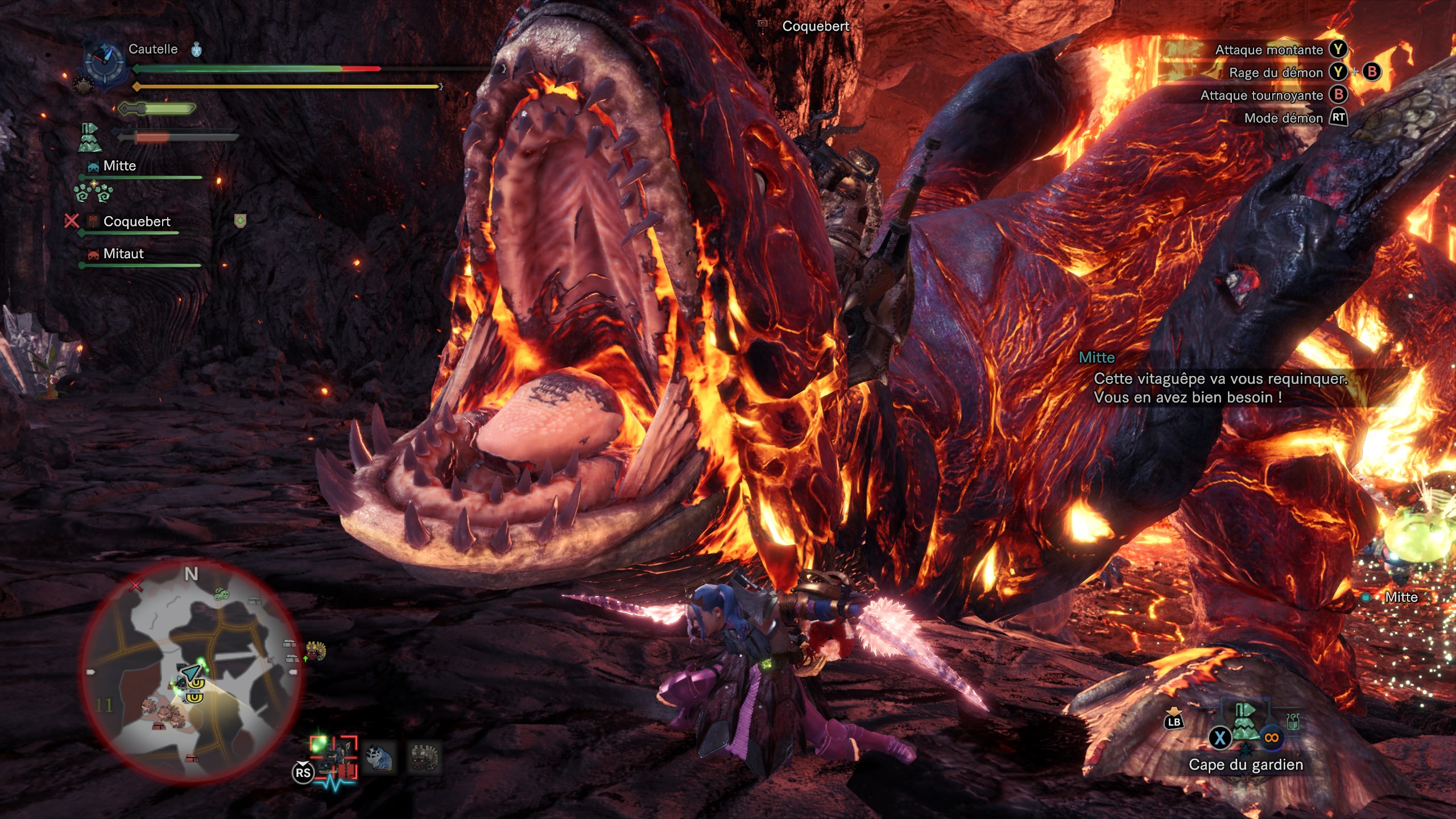Click the green mantle status icon under sharpness

pyautogui.click(x=89, y=137)
